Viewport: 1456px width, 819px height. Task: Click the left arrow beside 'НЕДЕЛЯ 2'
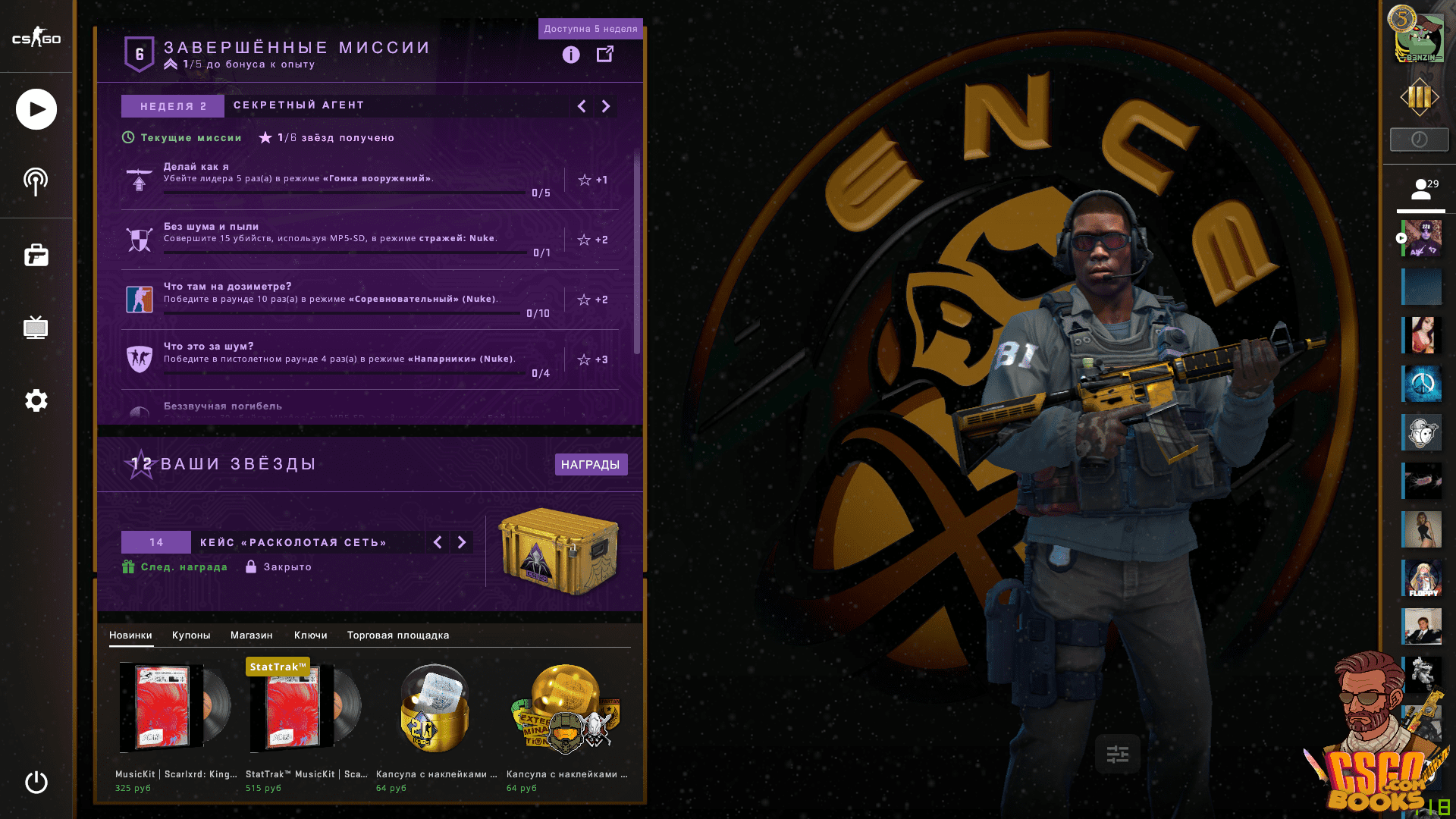tap(581, 106)
